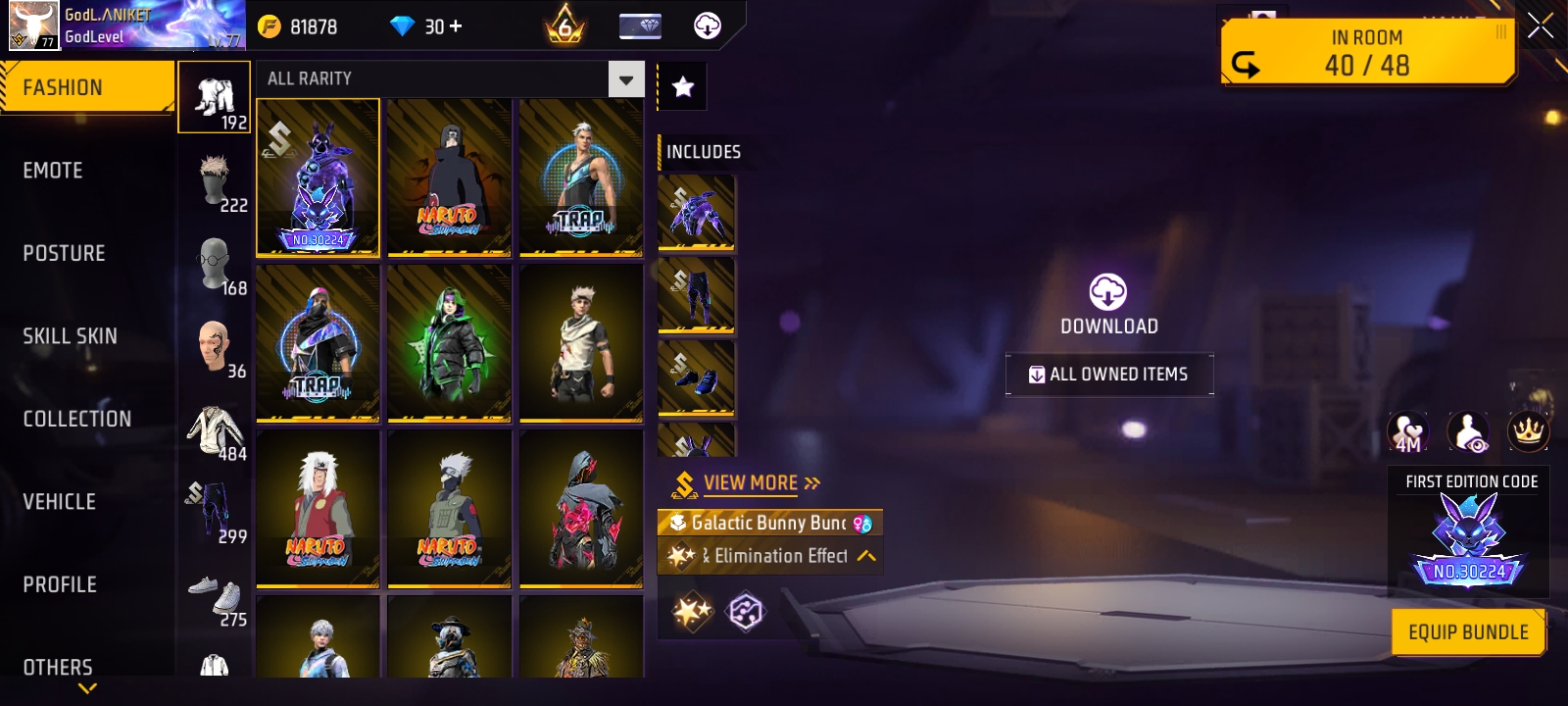Open the ALL RARITY dropdown
The height and width of the screenshot is (706, 1568).
[x=624, y=78]
